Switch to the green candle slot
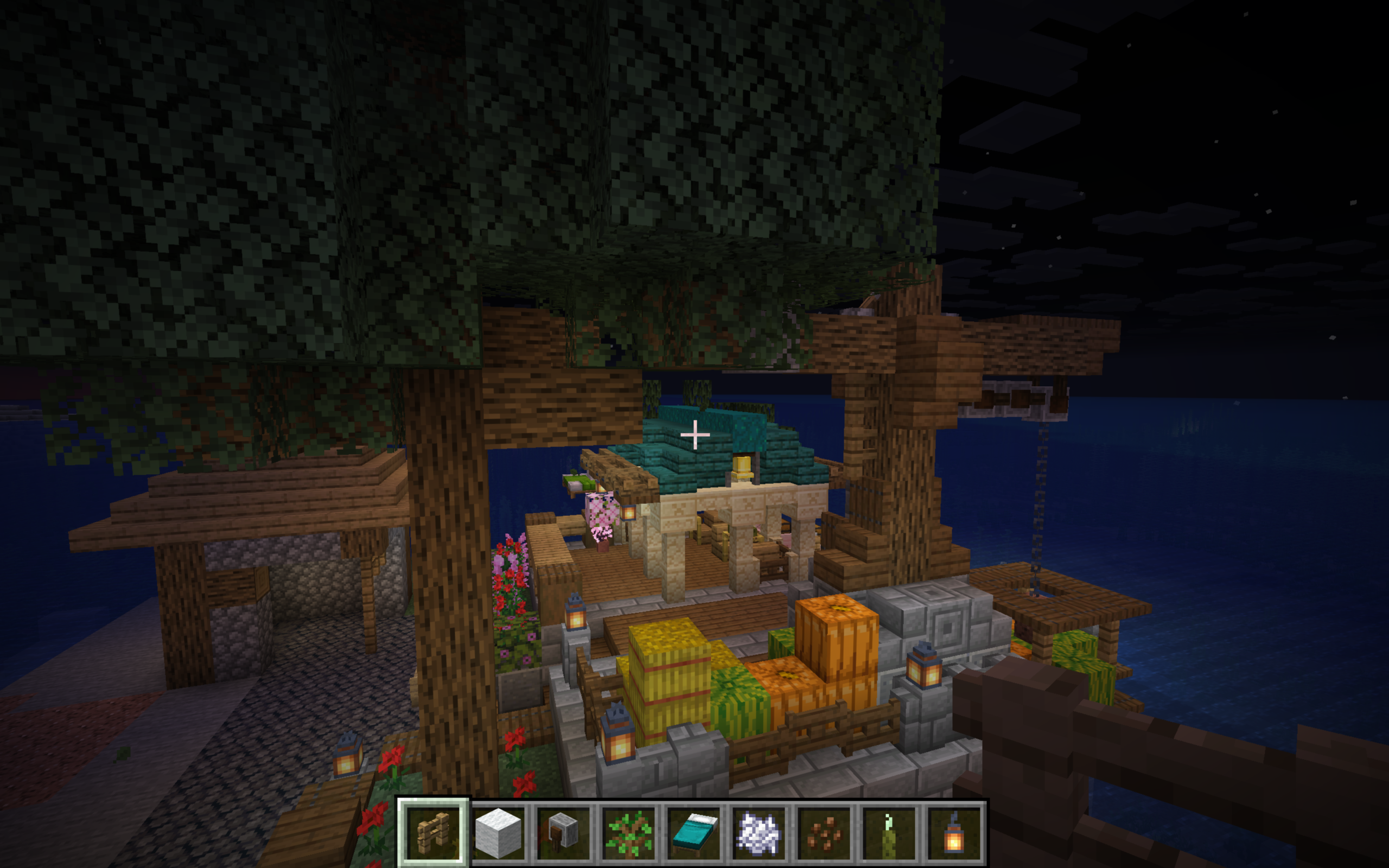 point(889,832)
